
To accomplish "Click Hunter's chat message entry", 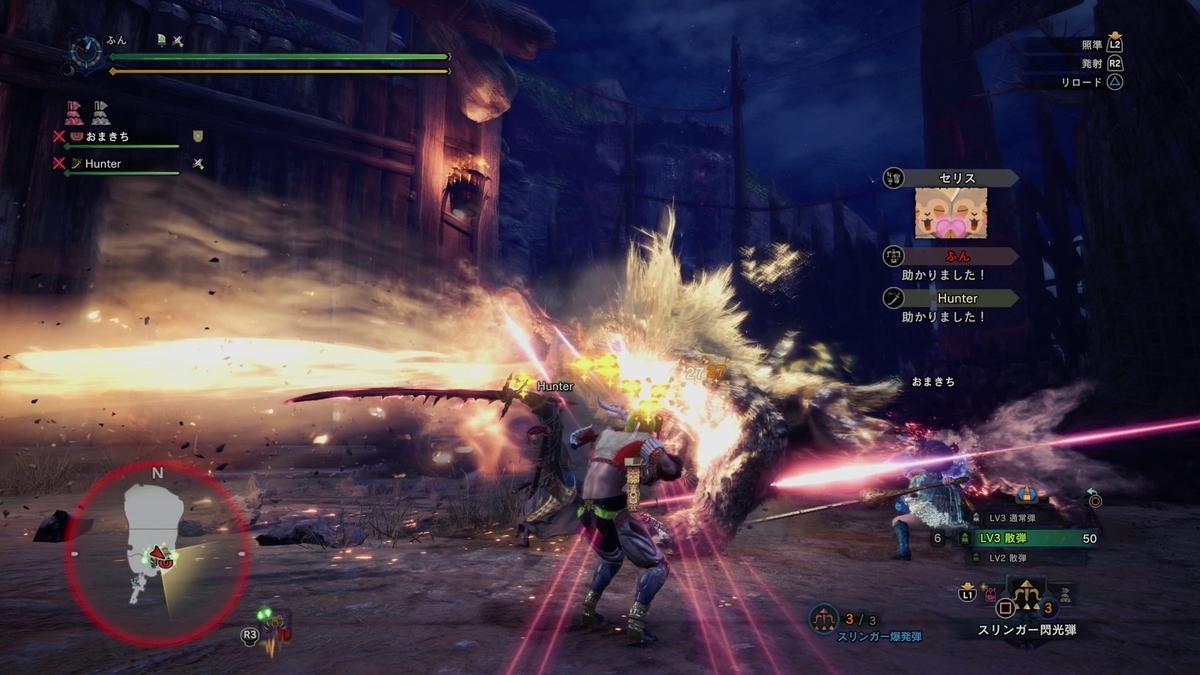I will [x=950, y=306].
